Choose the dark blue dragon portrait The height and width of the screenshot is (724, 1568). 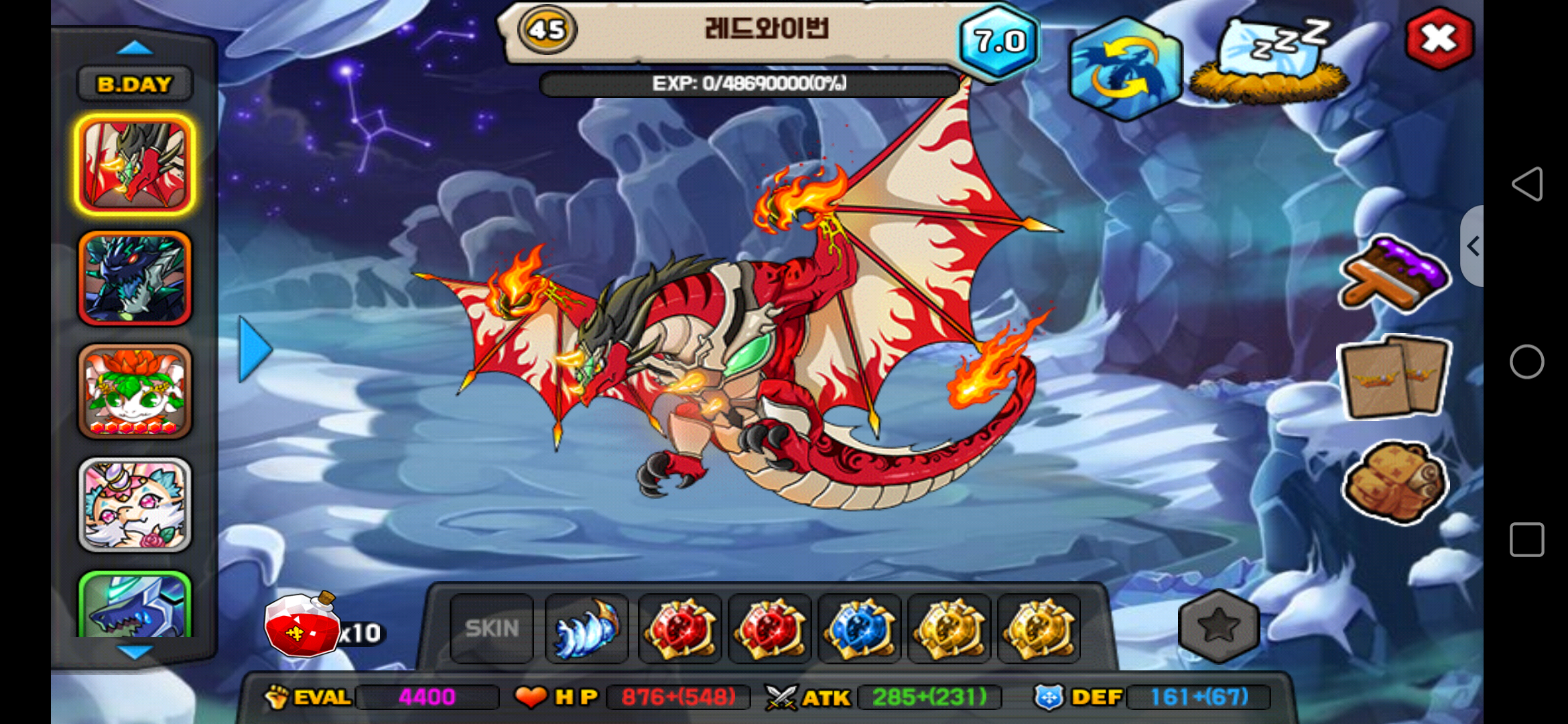135,278
